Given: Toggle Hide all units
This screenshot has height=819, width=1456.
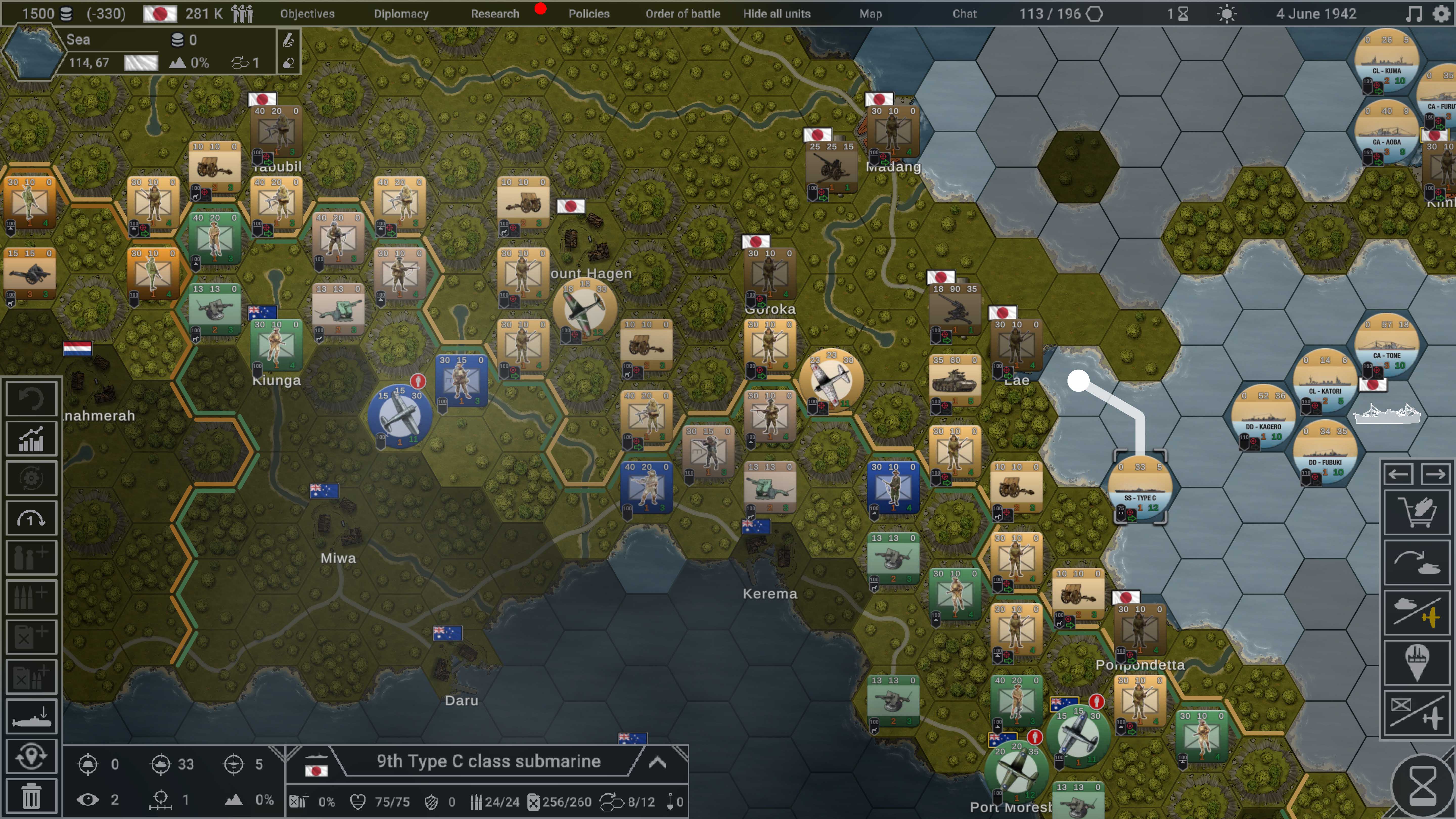Looking at the screenshot, I should coord(777,14).
